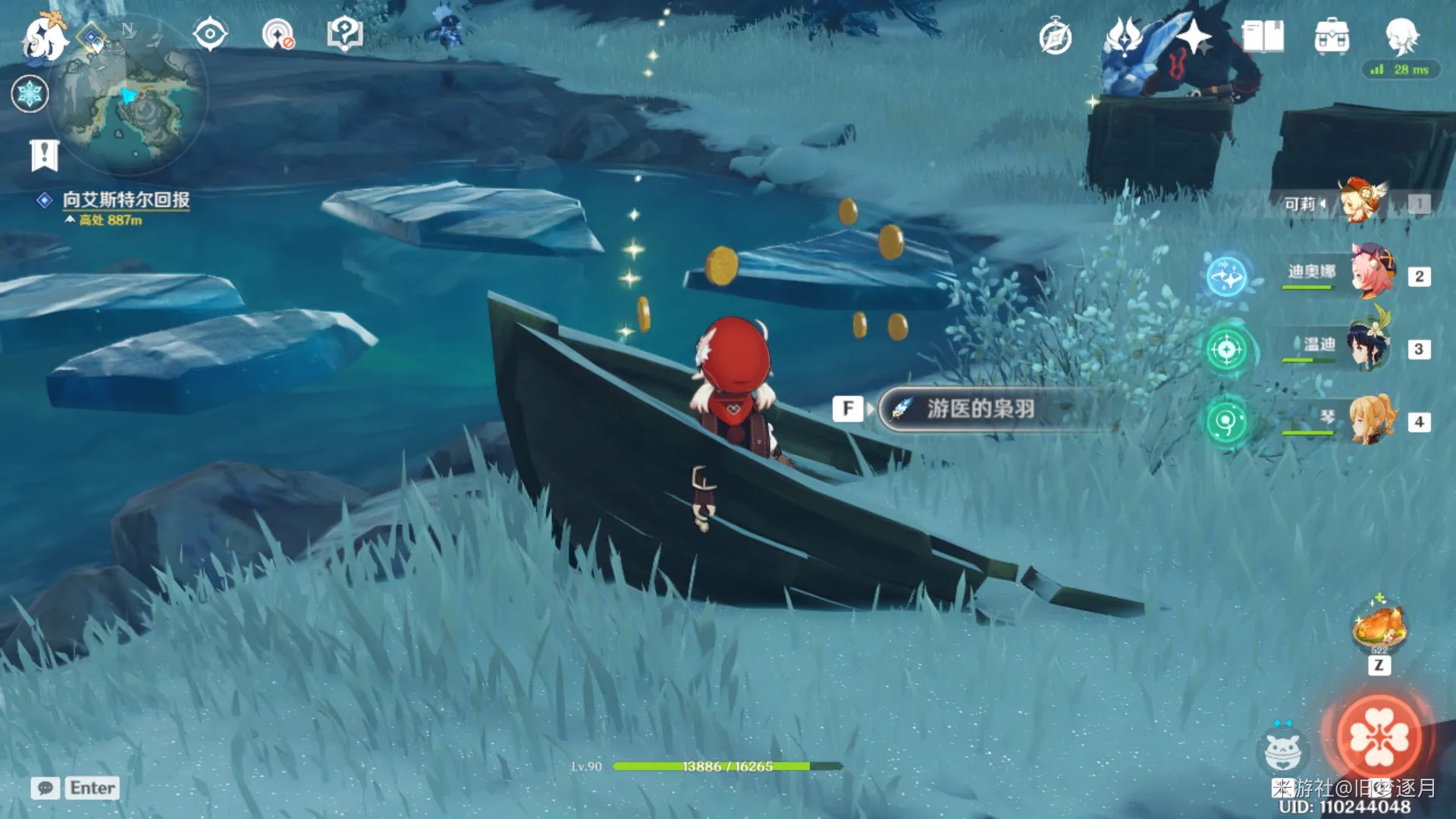
Task: Switch to party member 琴
Action: (1371, 419)
